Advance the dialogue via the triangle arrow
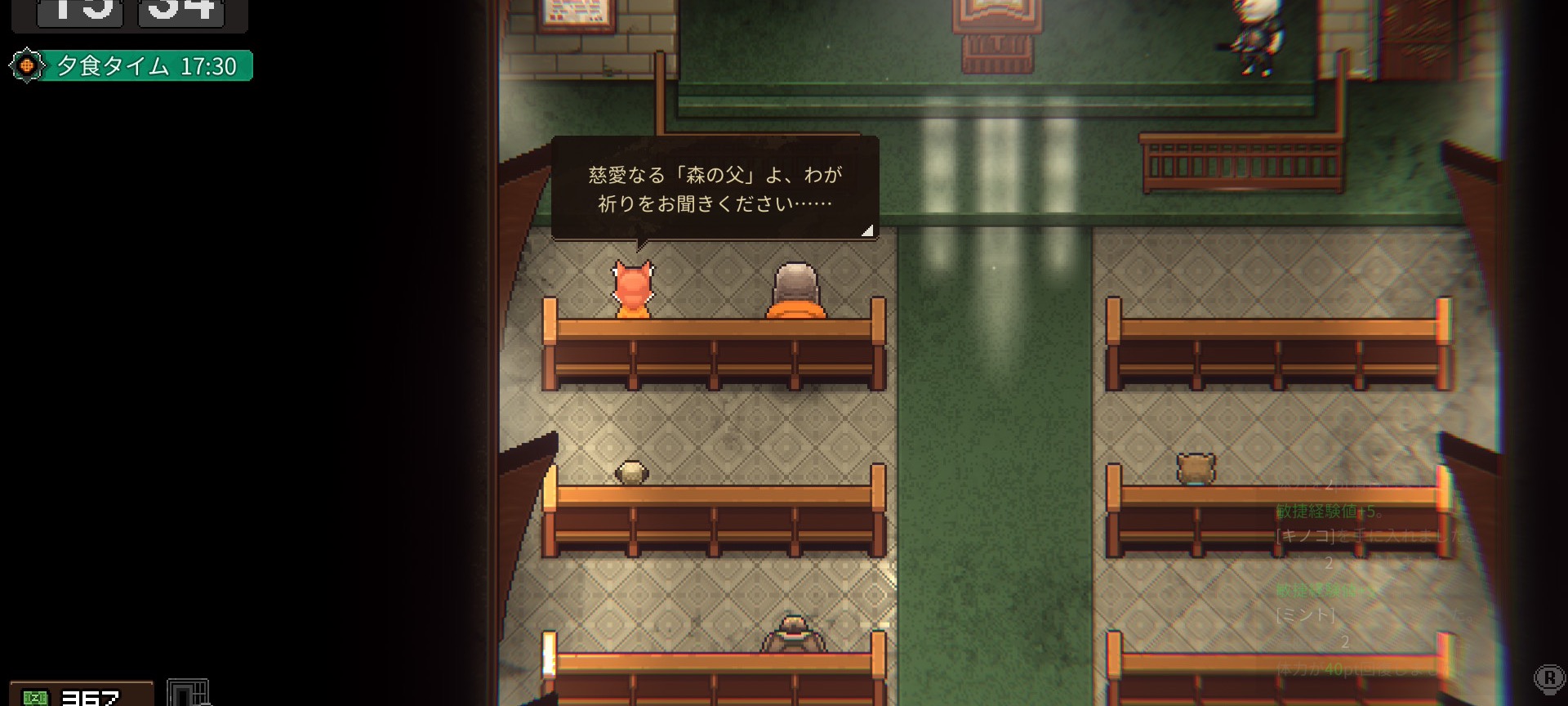The image size is (1568, 706). 868,230
